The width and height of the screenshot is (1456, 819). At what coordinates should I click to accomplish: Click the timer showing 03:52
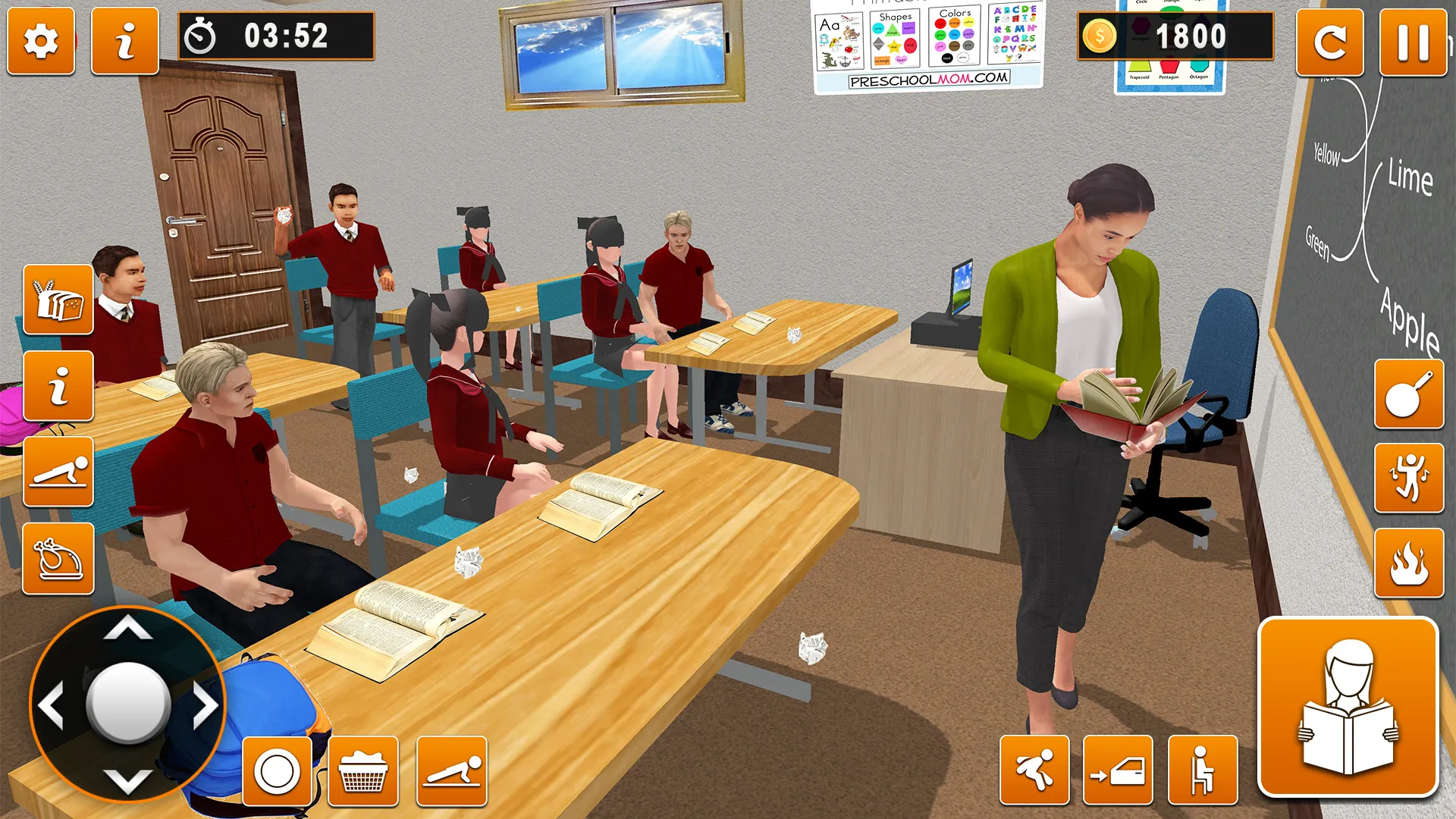tap(277, 34)
